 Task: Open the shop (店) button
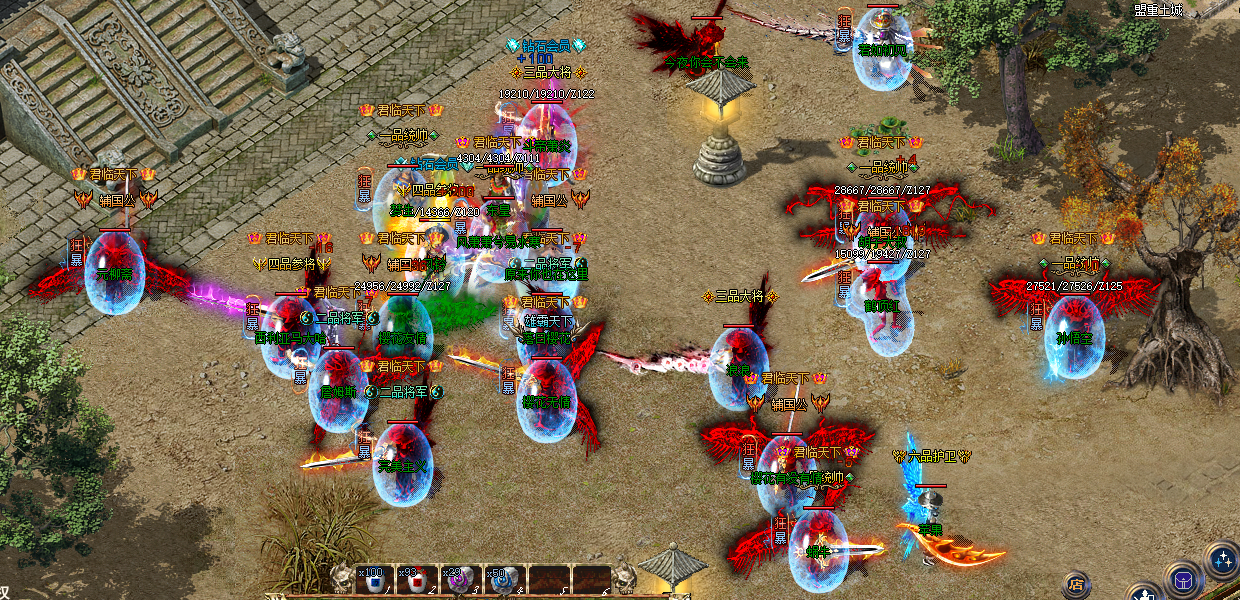point(1076,584)
